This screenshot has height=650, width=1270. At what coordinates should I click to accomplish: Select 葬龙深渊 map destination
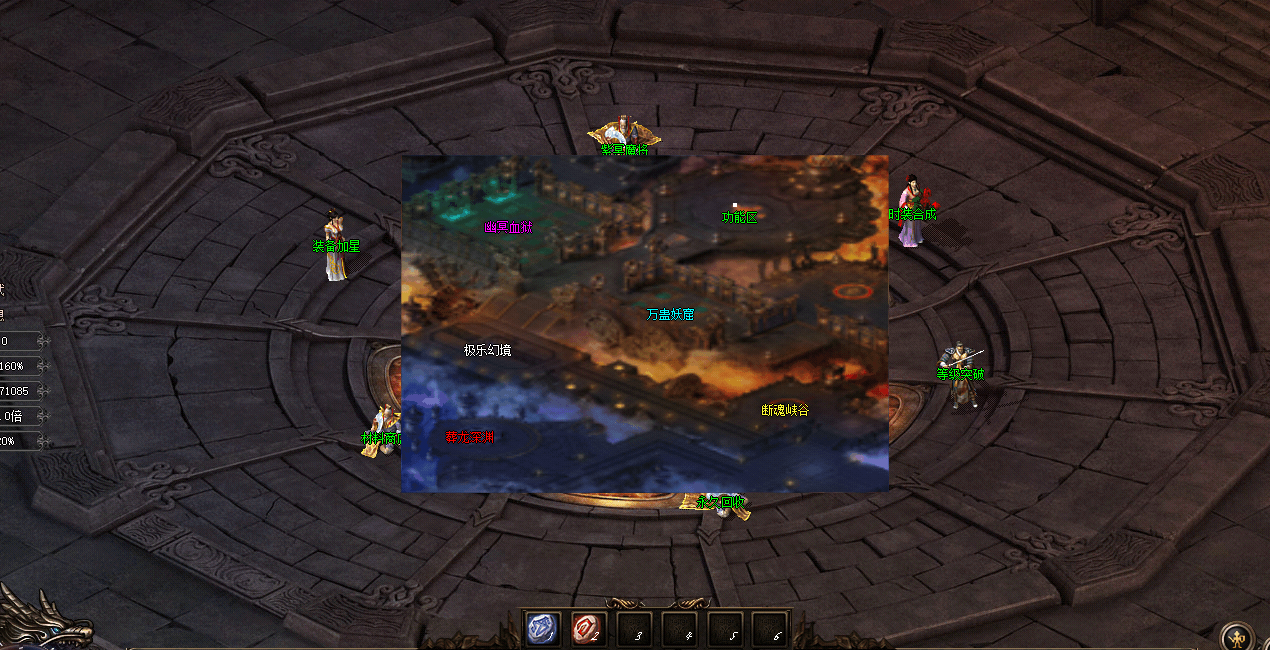(470, 437)
